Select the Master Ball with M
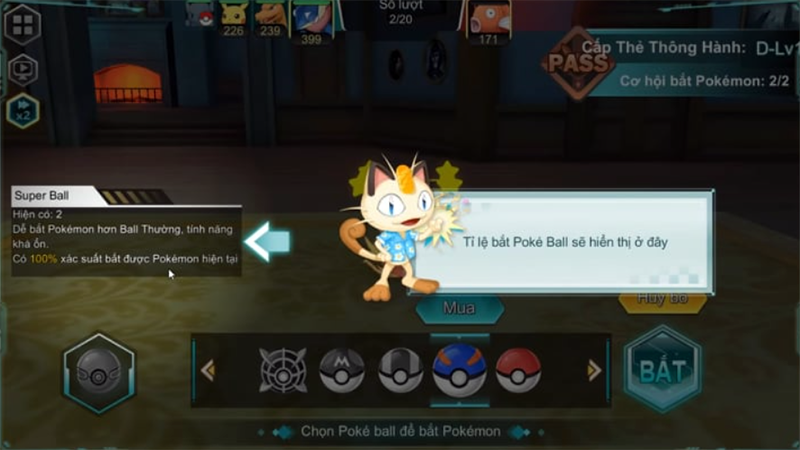Screen dimensions: 800x450 (x=341, y=370)
